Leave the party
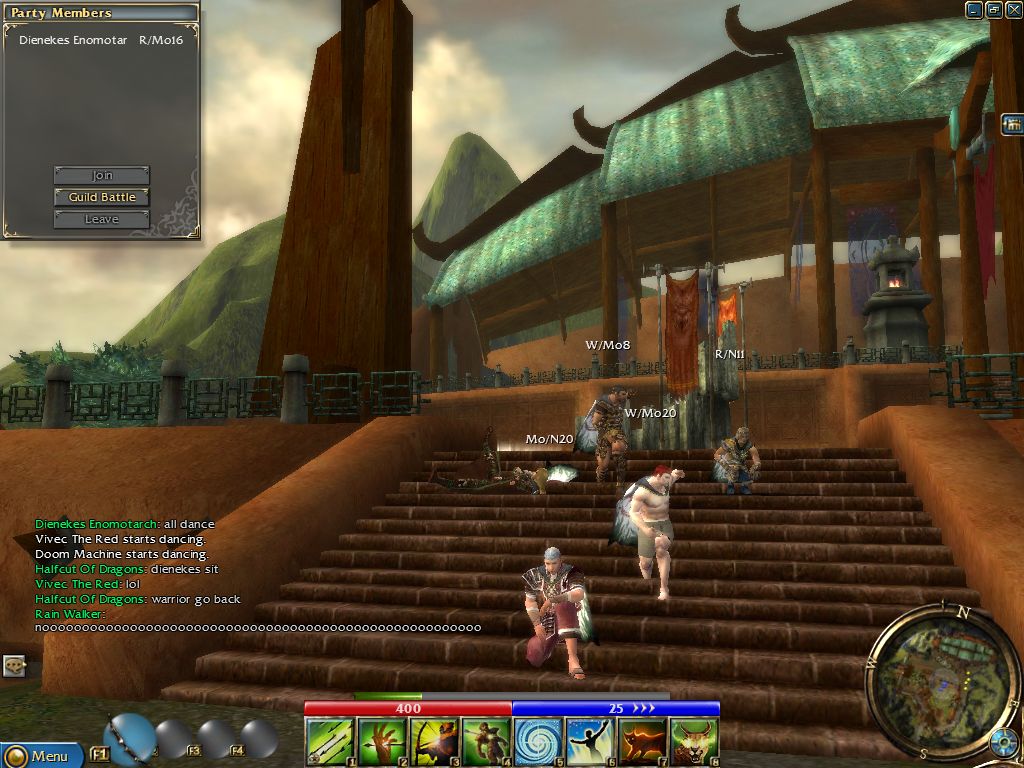The image size is (1024, 768). click(x=101, y=219)
